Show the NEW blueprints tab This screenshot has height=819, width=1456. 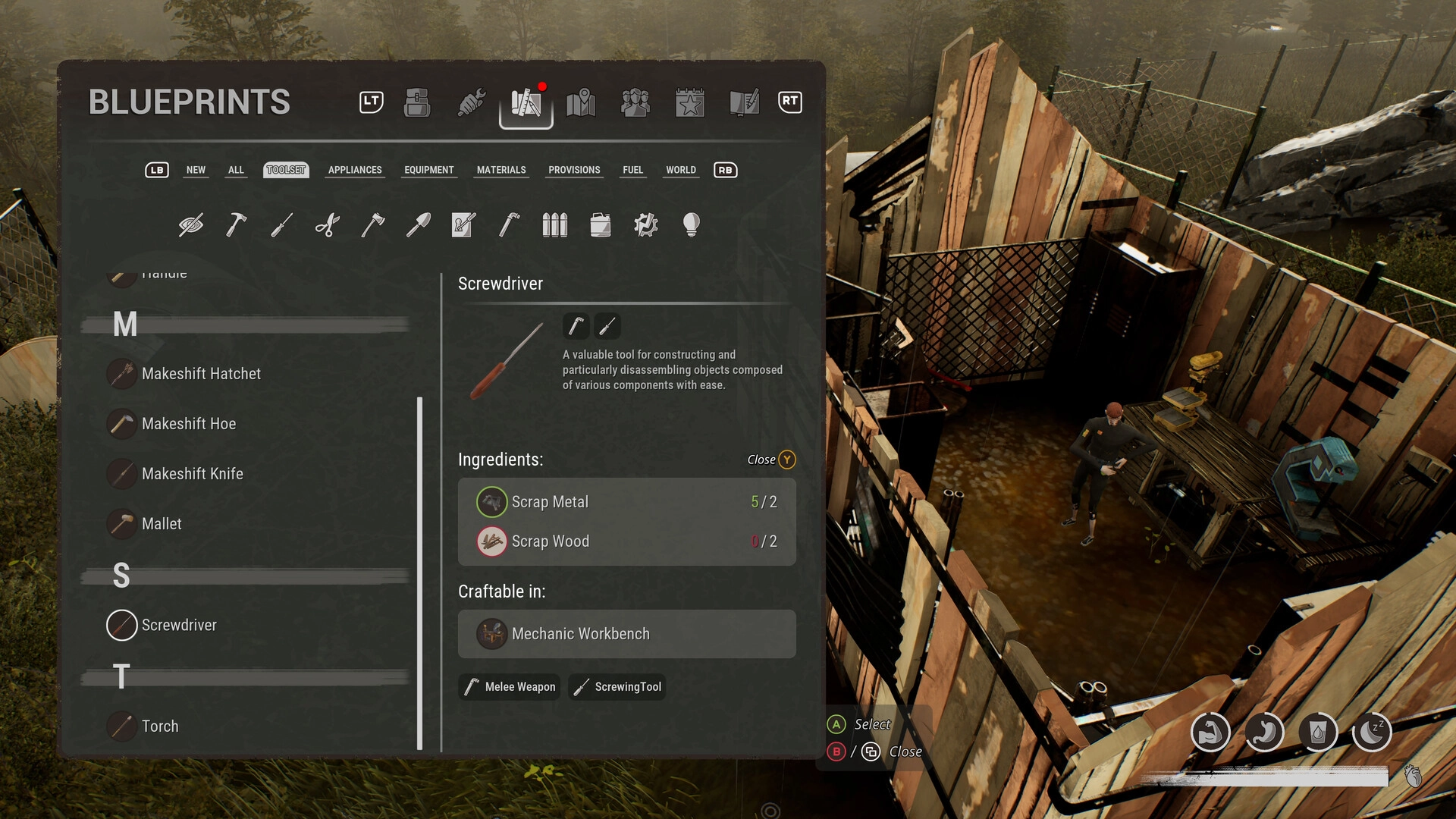[196, 170]
